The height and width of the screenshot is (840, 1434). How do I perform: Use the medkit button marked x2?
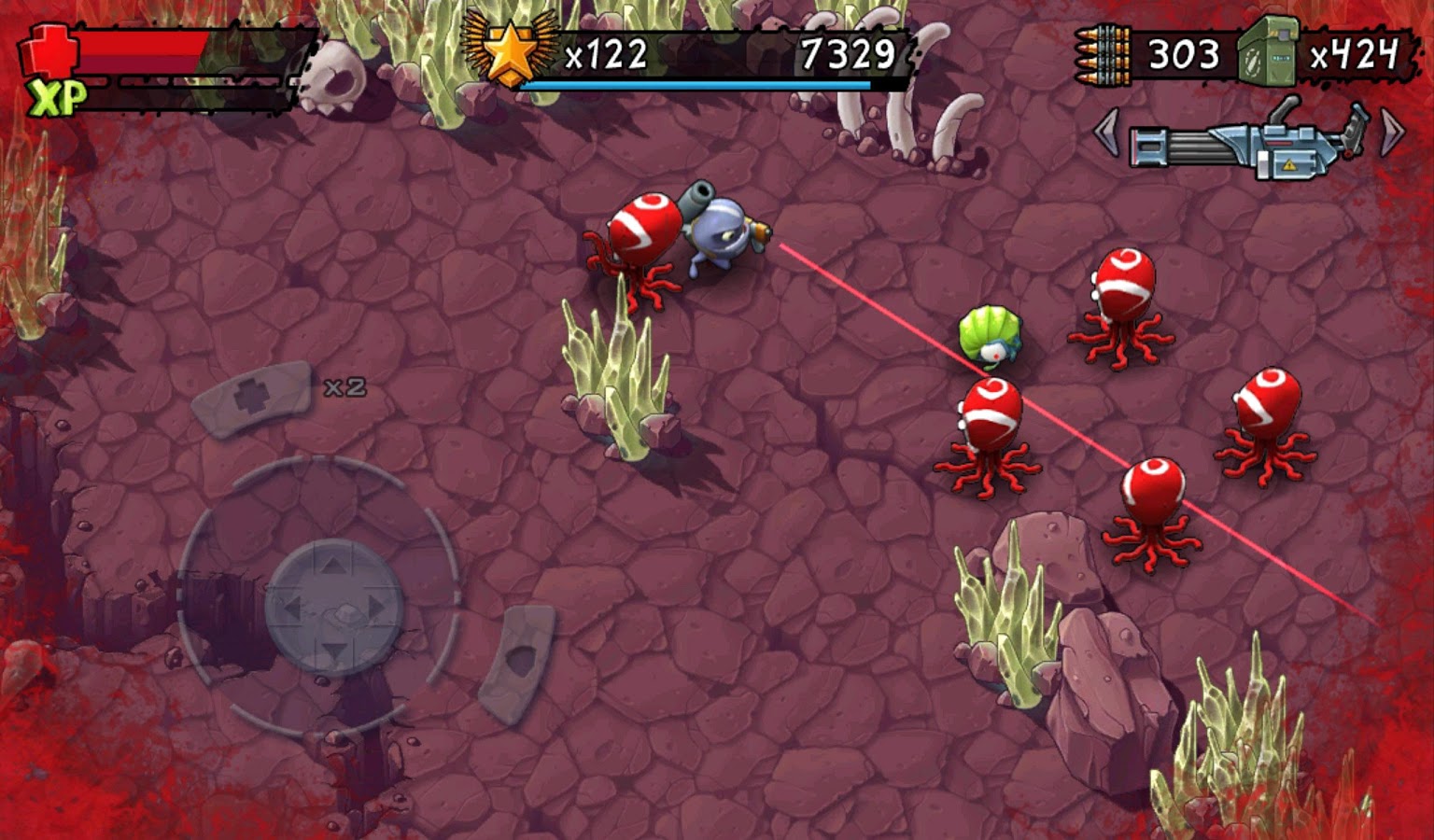pos(252,399)
